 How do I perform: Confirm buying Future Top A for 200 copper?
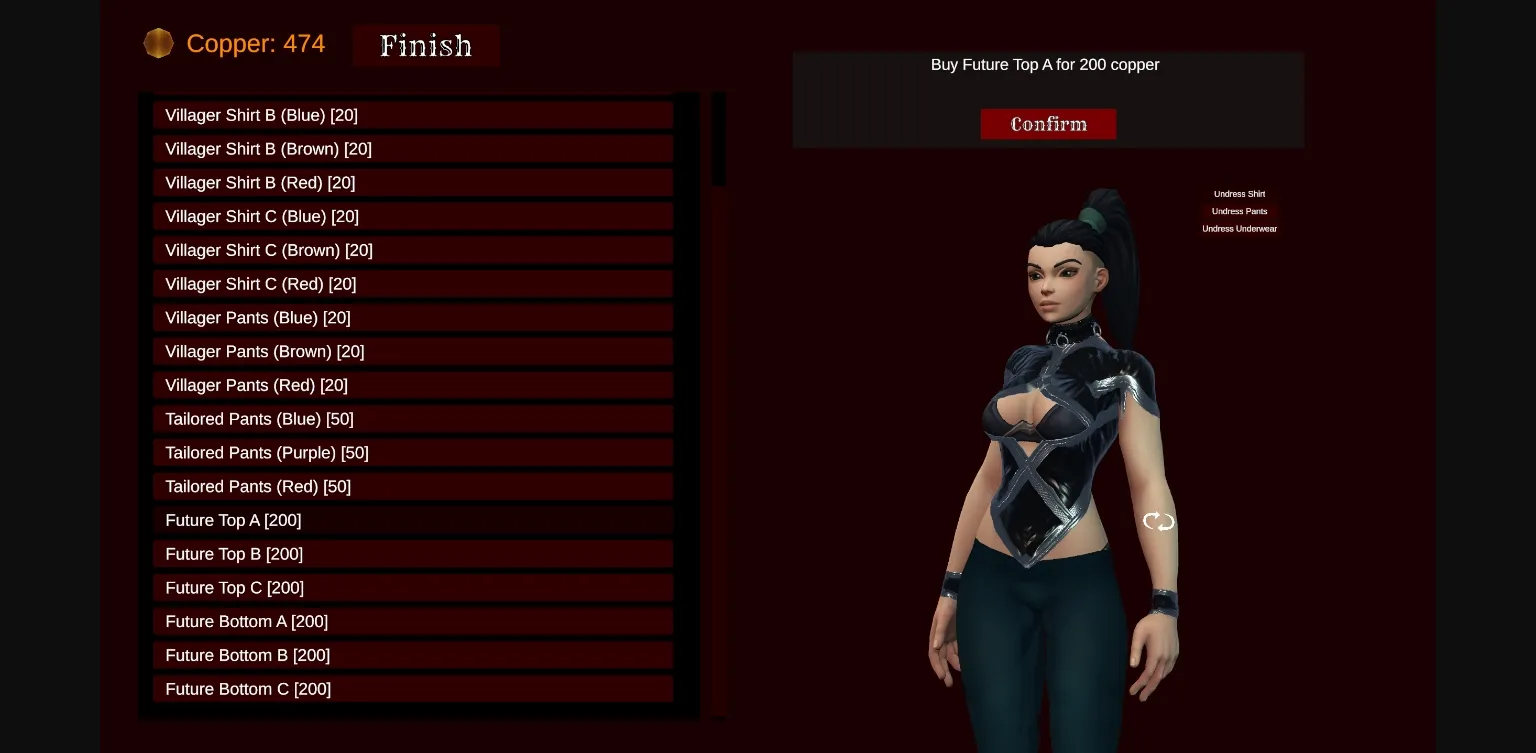(x=1048, y=124)
